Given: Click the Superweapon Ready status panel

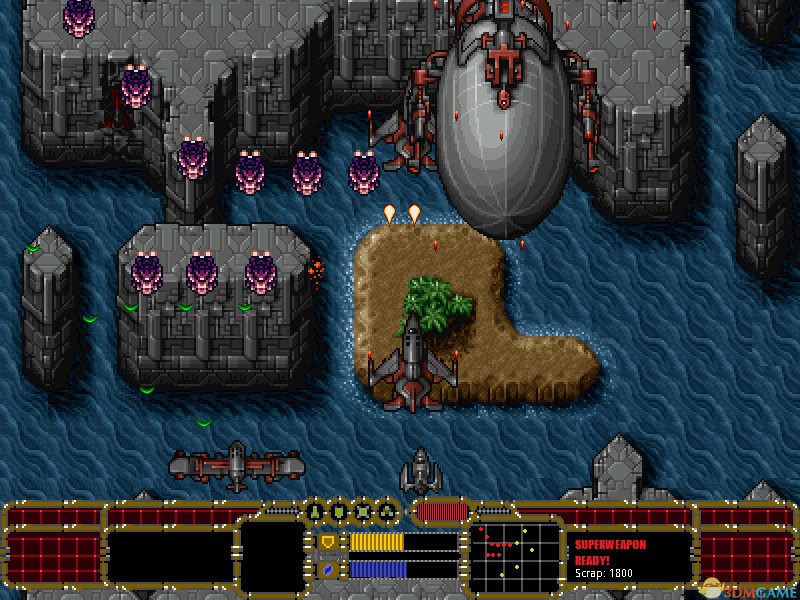Looking at the screenshot, I should coord(630,557).
